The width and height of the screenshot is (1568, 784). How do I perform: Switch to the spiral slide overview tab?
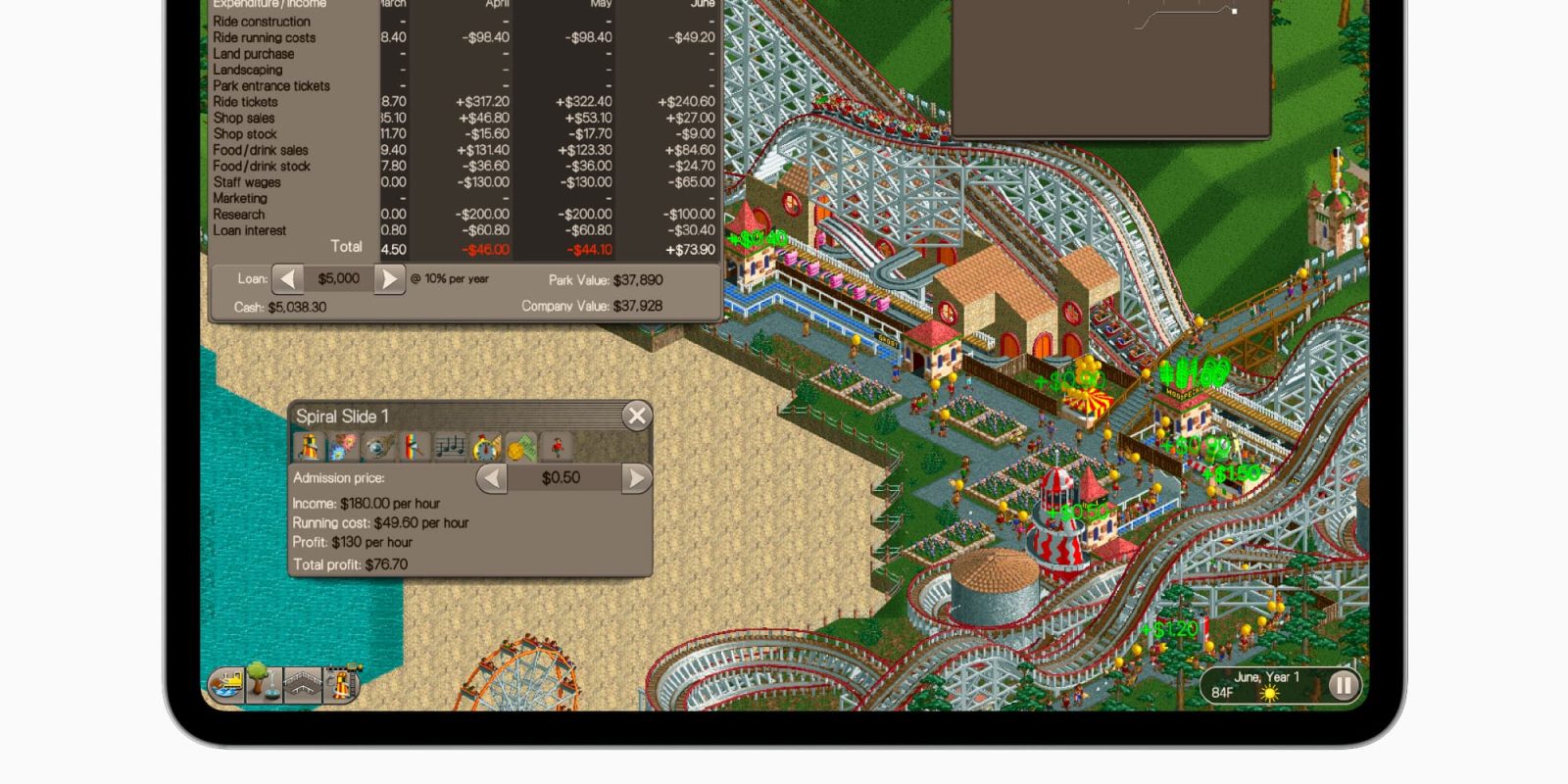pos(309,448)
